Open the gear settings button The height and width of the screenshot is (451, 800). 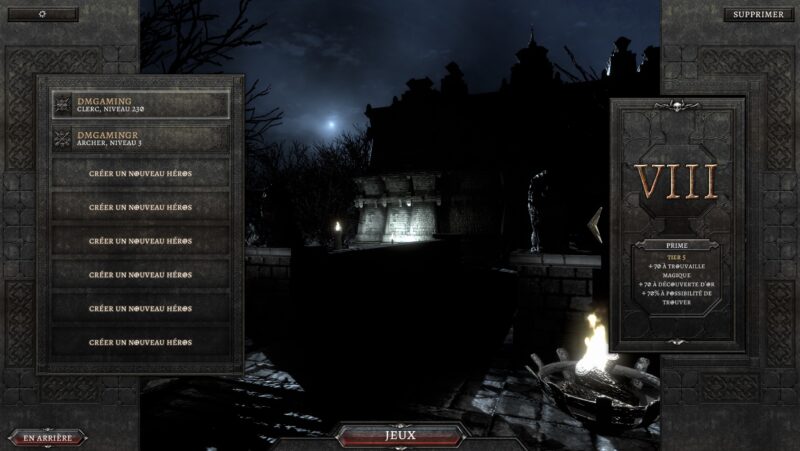pos(42,15)
